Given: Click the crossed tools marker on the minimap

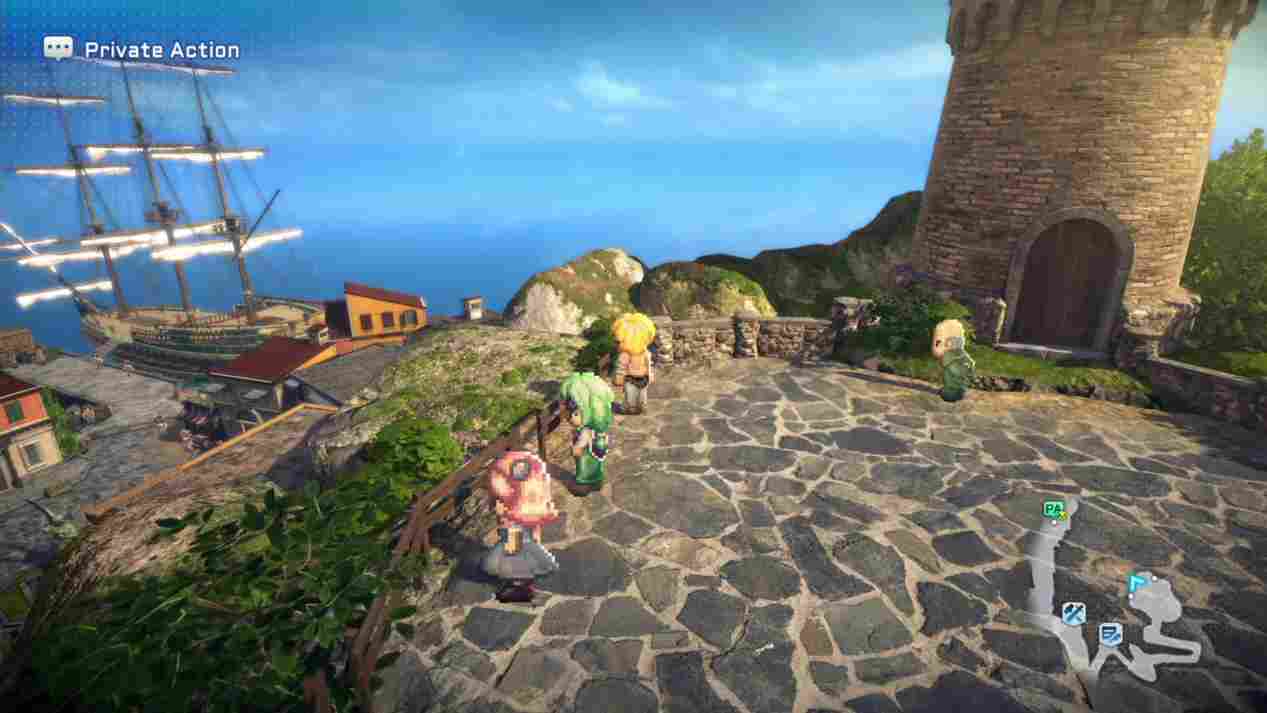Looking at the screenshot, I should [1074, 614].
